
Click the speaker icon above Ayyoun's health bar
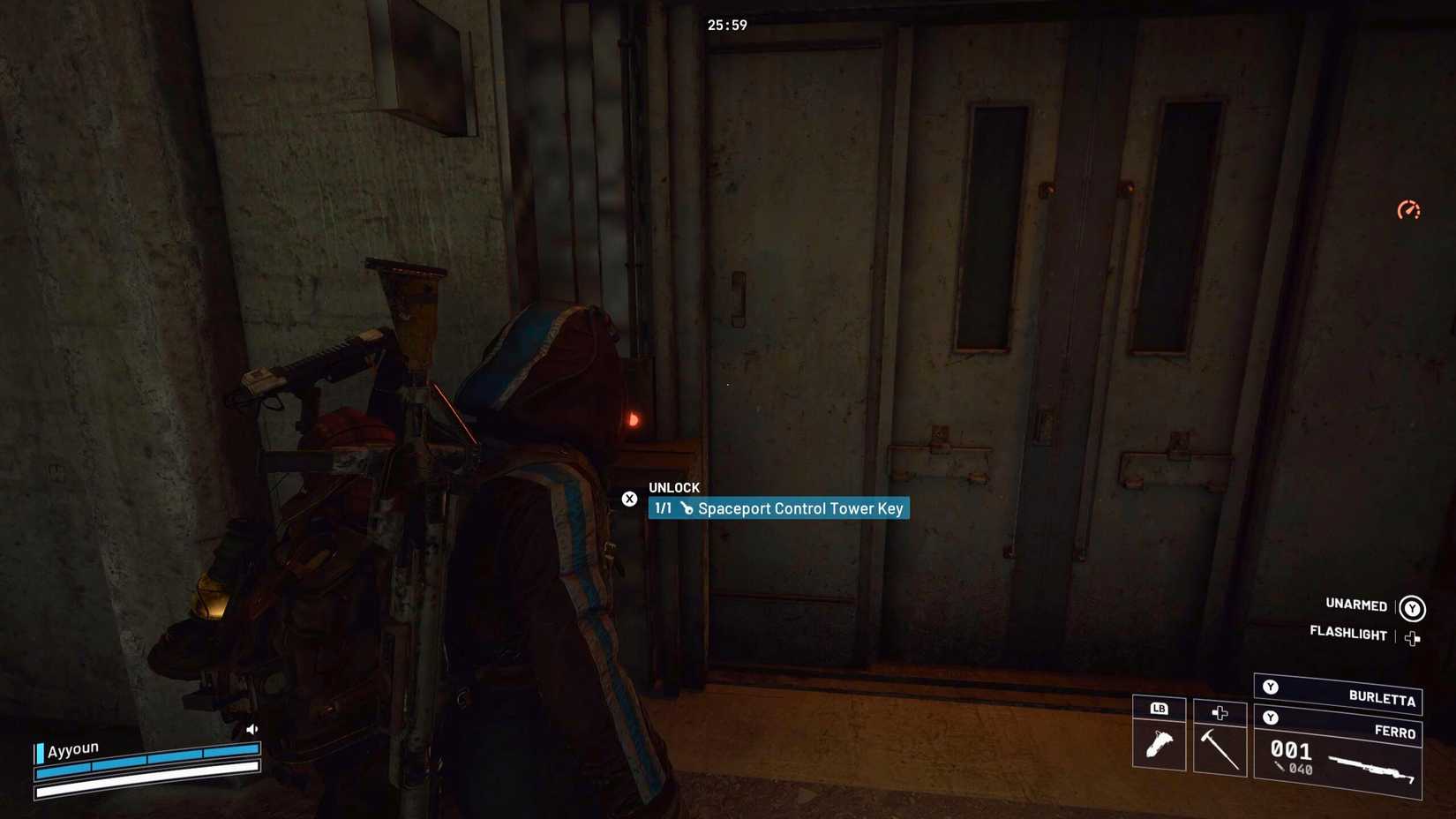pyautogui.click(x=252, y=729)
